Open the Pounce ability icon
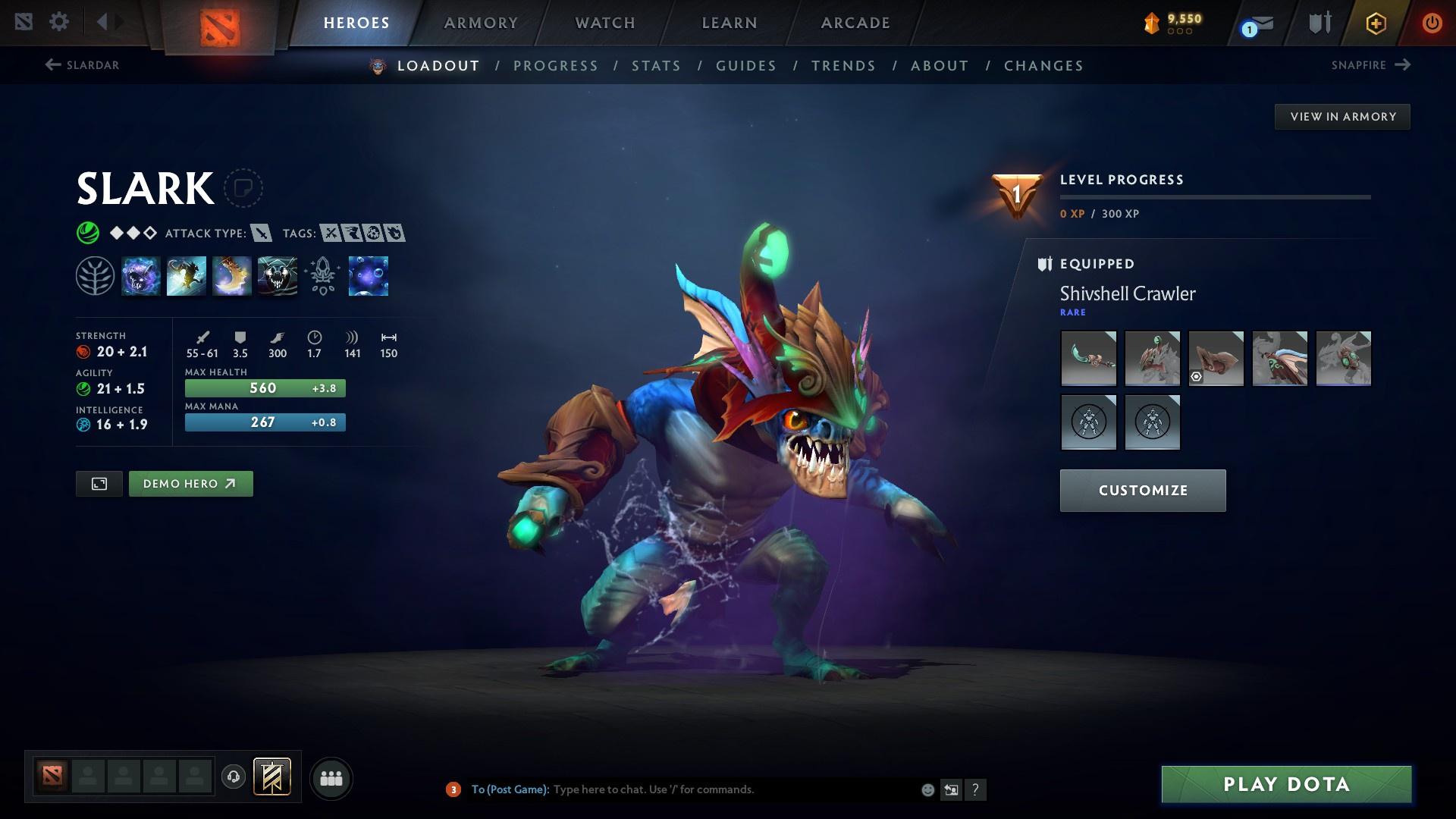1456x819 pixels. pyautogui.click(x=187, y=276)
